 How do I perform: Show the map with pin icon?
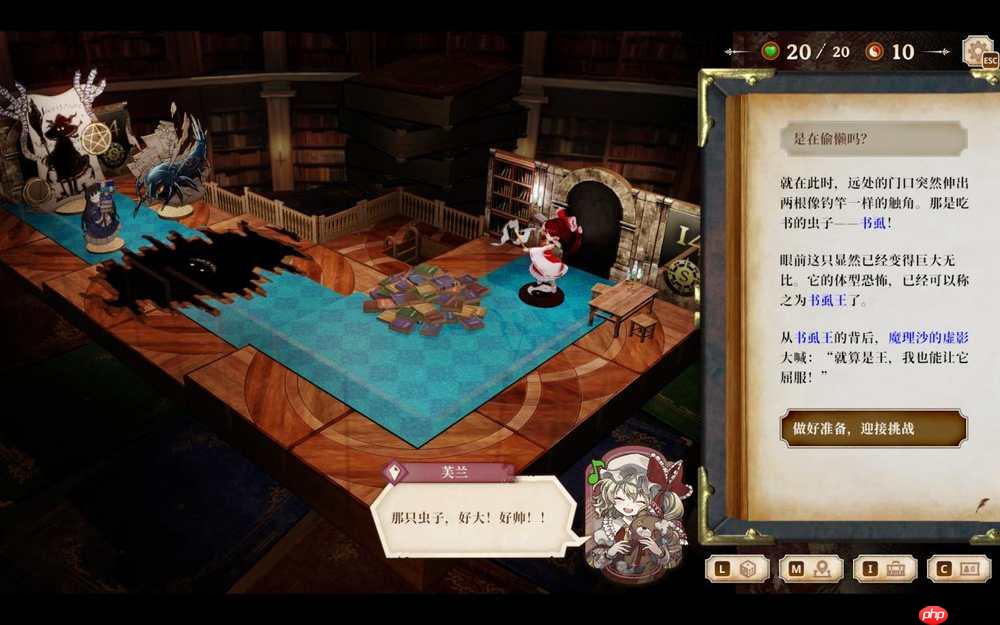811,568
